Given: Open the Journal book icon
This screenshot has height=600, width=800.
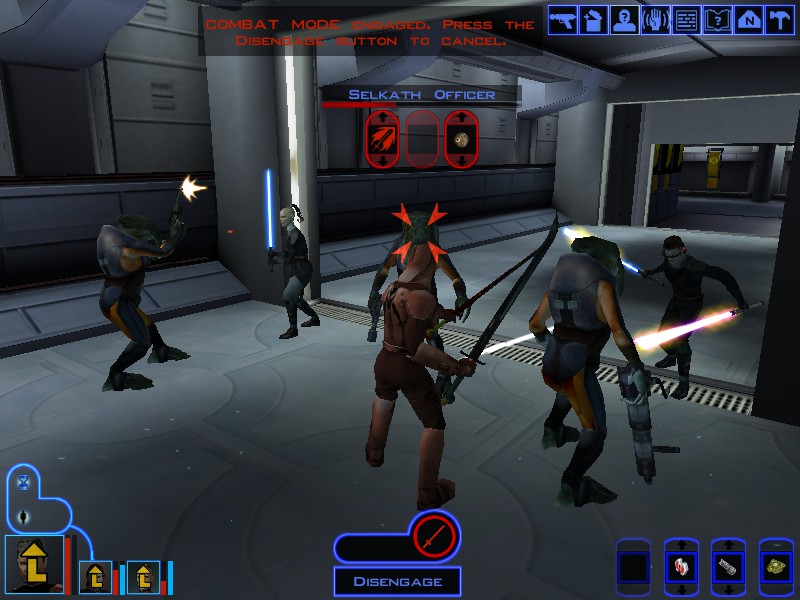Looking at the screenshot, I should [717, 20].
